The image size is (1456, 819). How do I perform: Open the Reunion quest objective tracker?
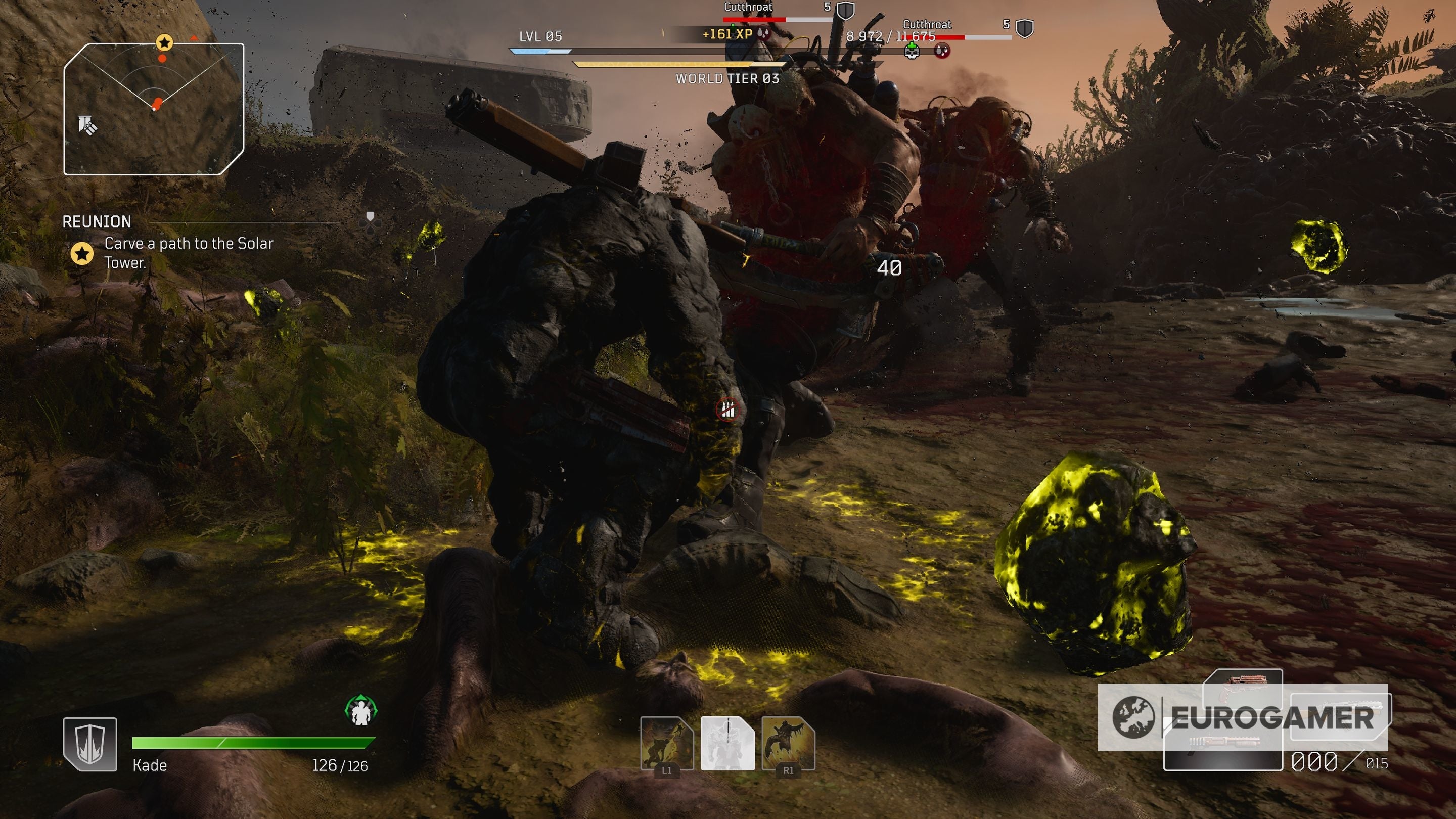169,243
